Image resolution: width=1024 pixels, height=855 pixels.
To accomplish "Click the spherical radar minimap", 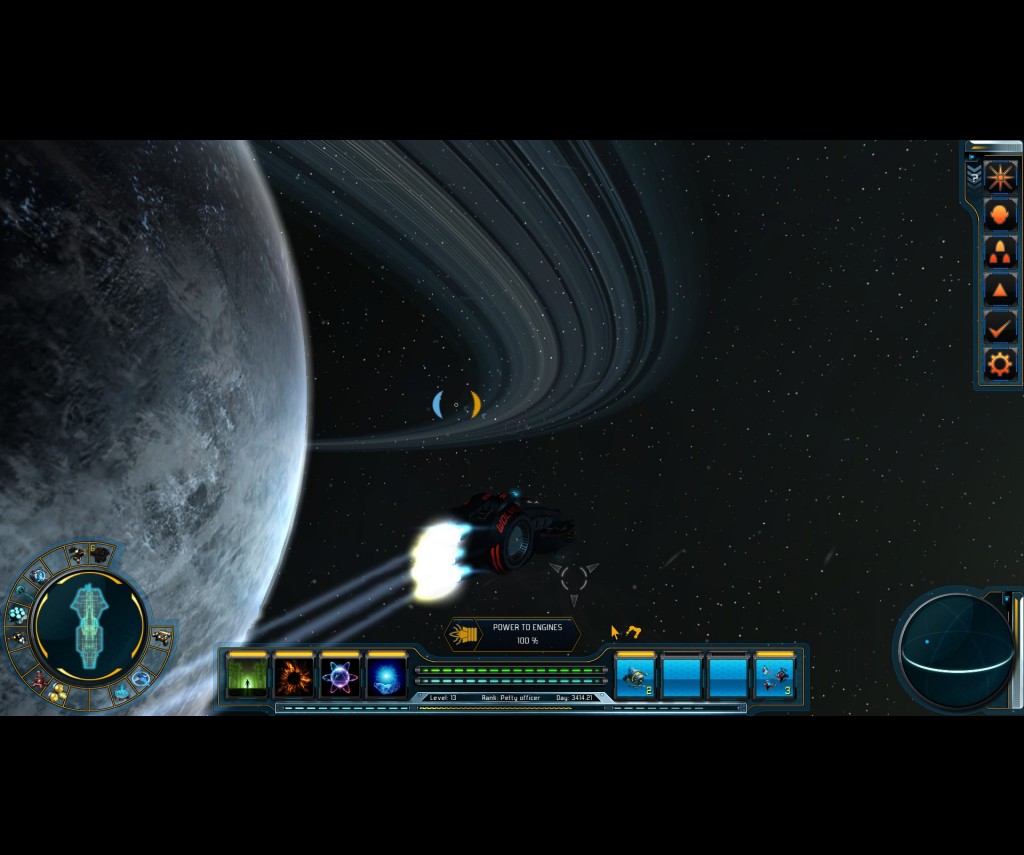I will pos(955,649).
